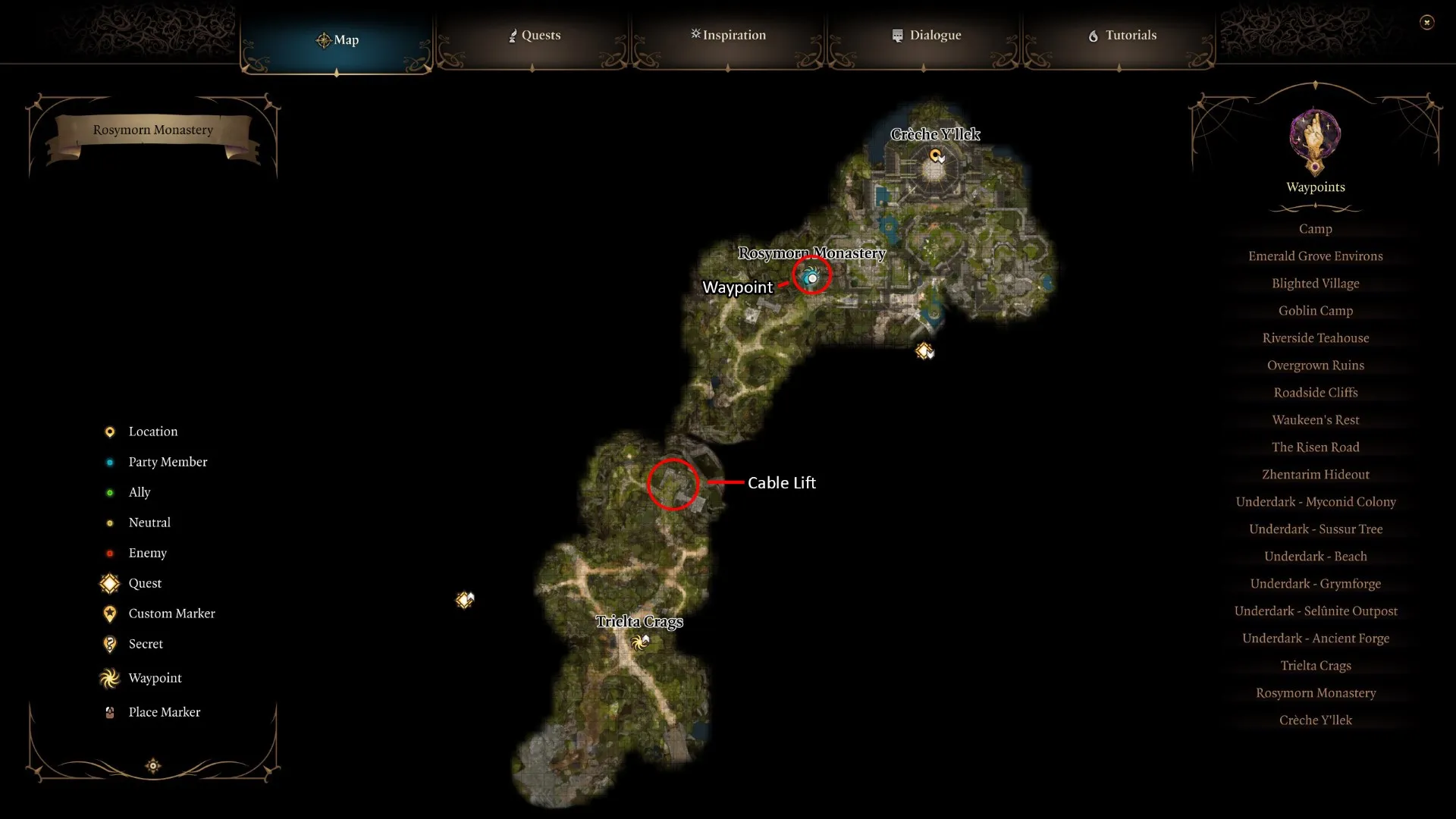Screen dimensions: 1456x819
Task: Select Underdark - Grymforge from the waypoint list
Action: click(1316, 583)
